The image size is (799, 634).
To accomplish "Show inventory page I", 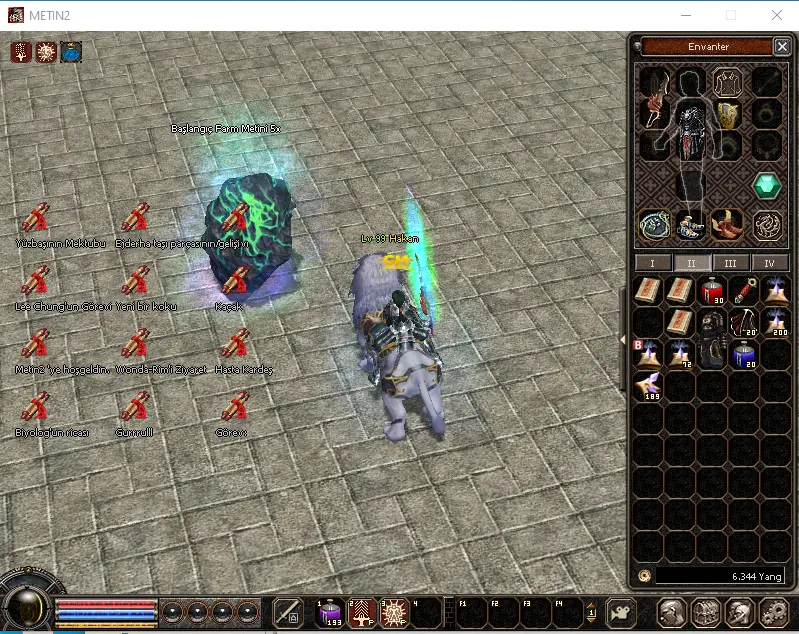I will [x=653, y=263].
